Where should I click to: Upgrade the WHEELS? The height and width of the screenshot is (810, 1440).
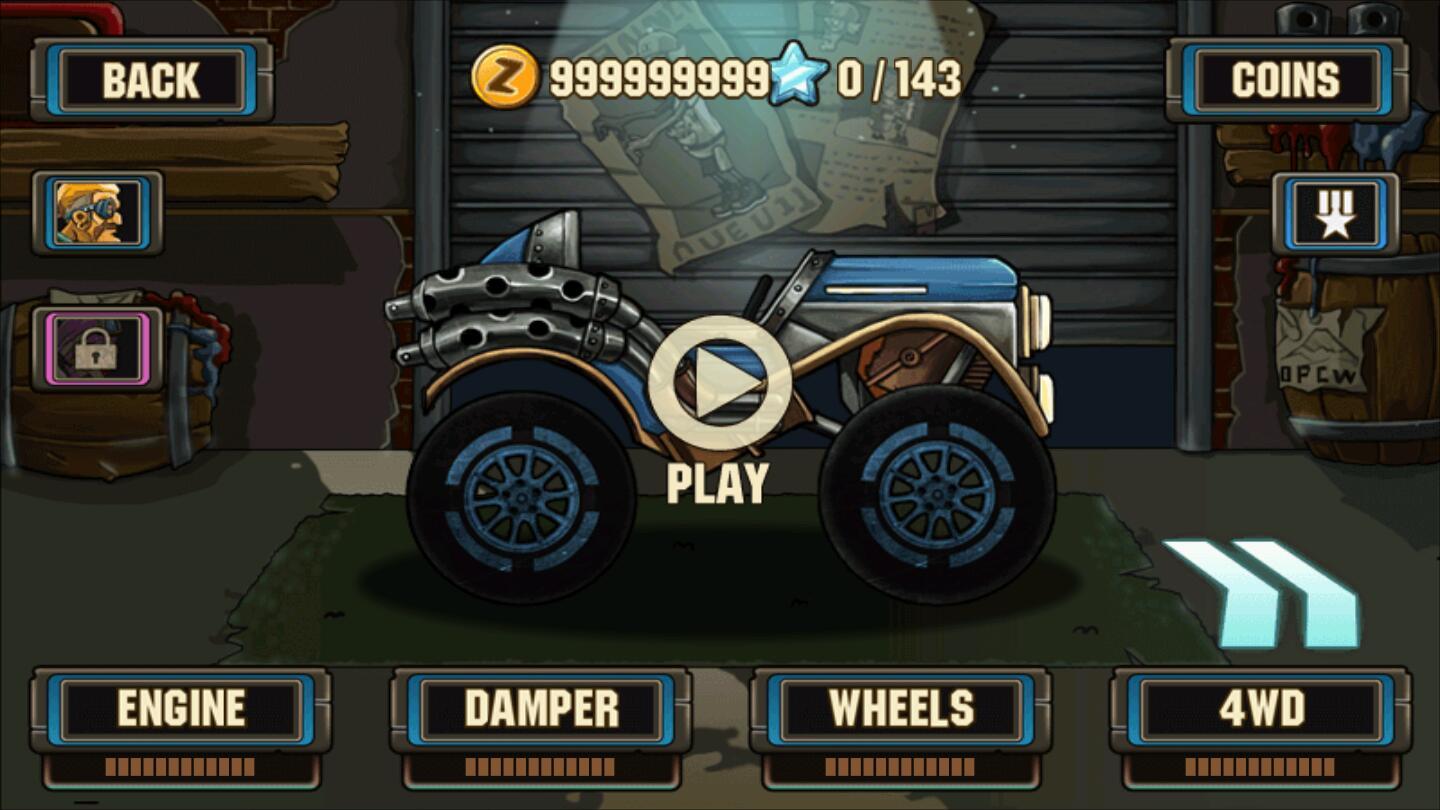pos(903,707)
